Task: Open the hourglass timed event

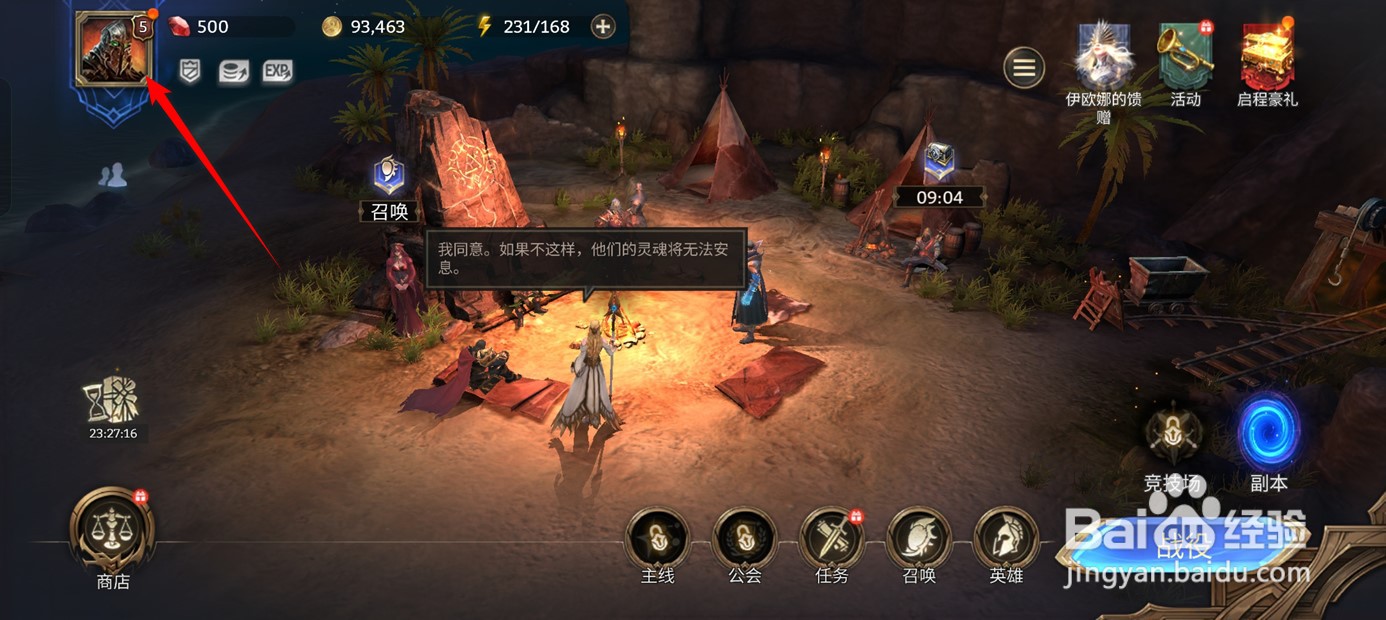Action: 112,402
